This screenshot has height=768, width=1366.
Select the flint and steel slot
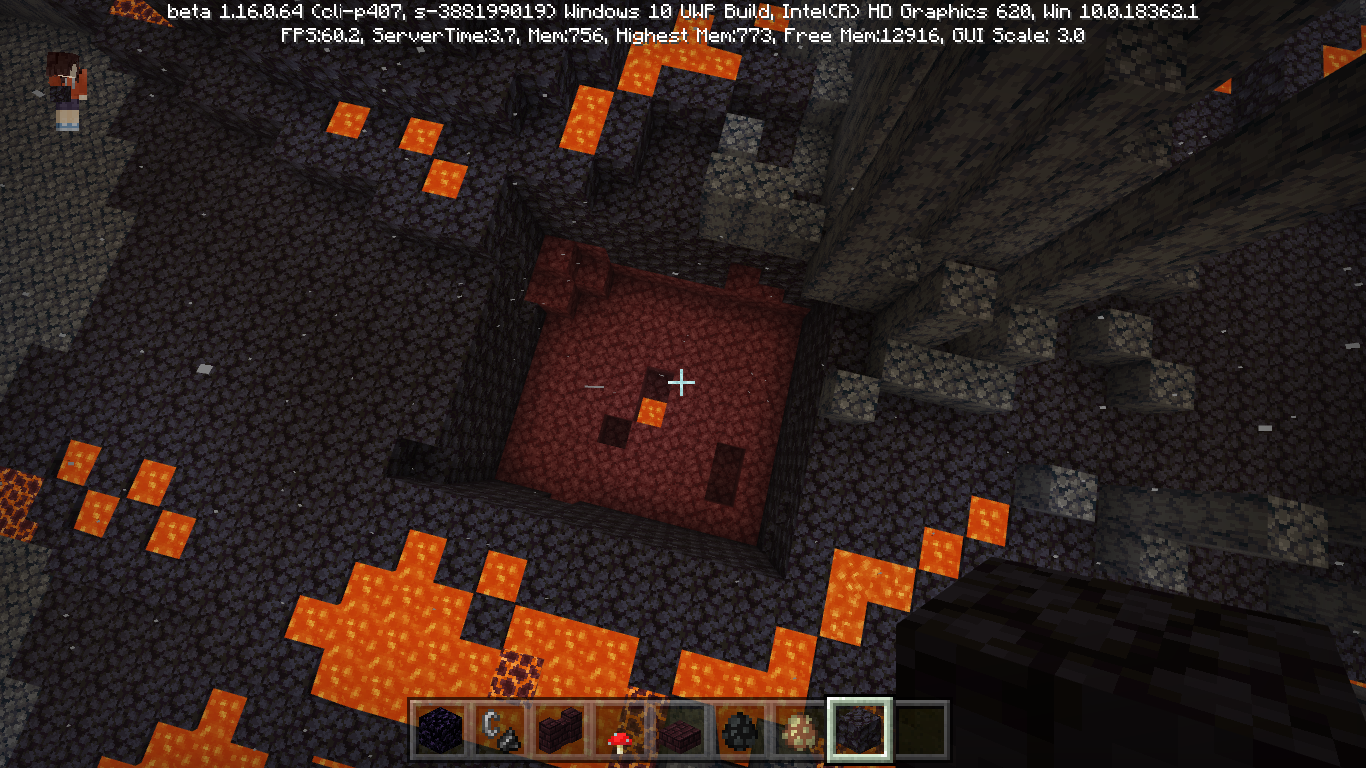tap(500, 730)
